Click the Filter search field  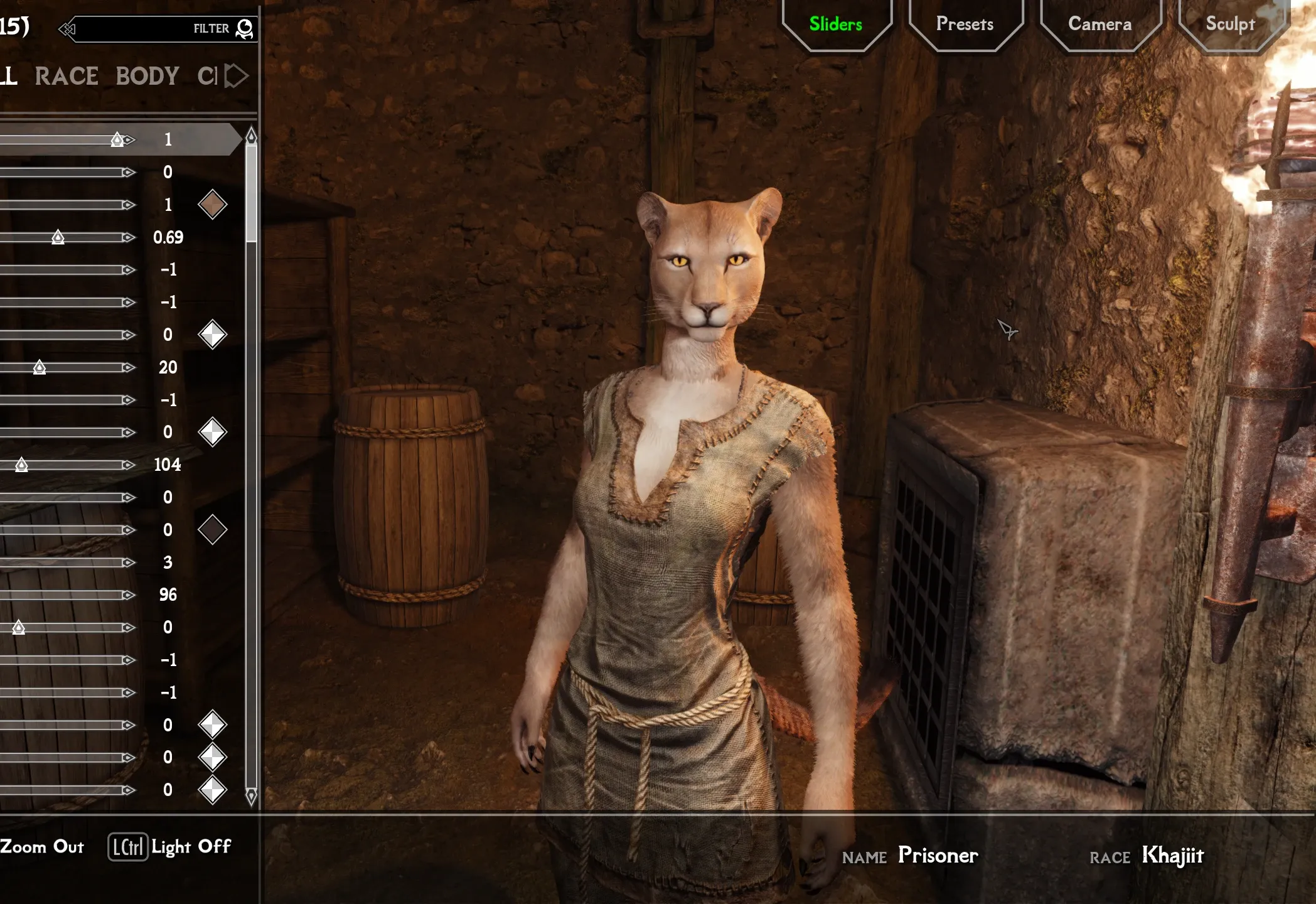(151, 29)
